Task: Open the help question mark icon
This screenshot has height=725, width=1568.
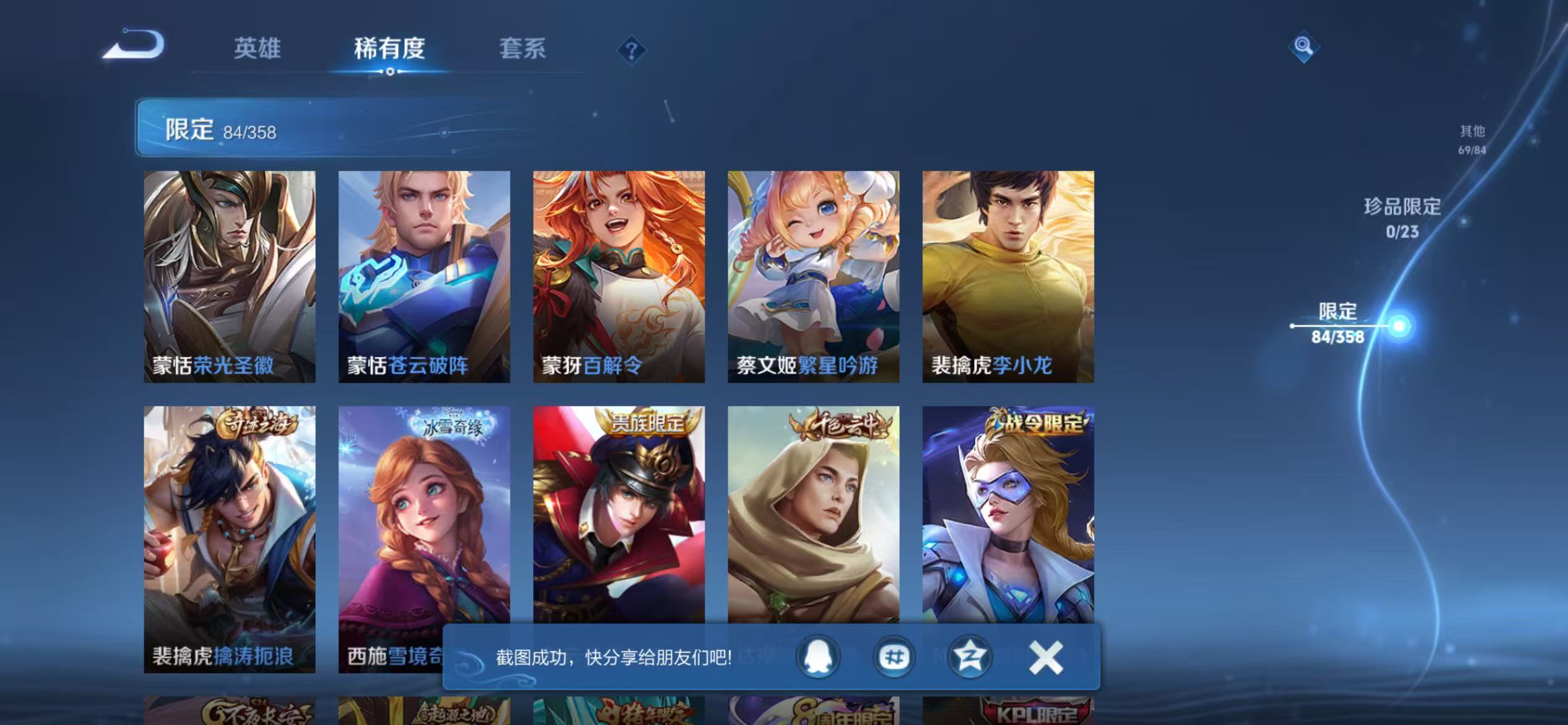Action: pos(630,50)
